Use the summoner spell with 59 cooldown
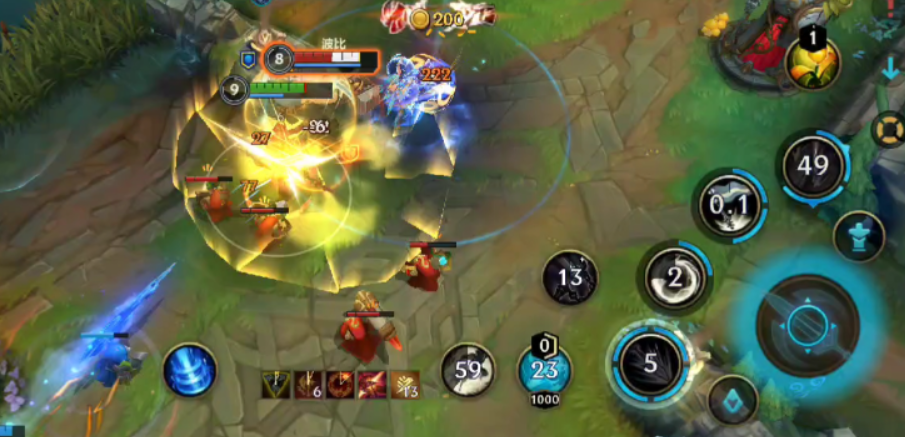 (468, 370)
